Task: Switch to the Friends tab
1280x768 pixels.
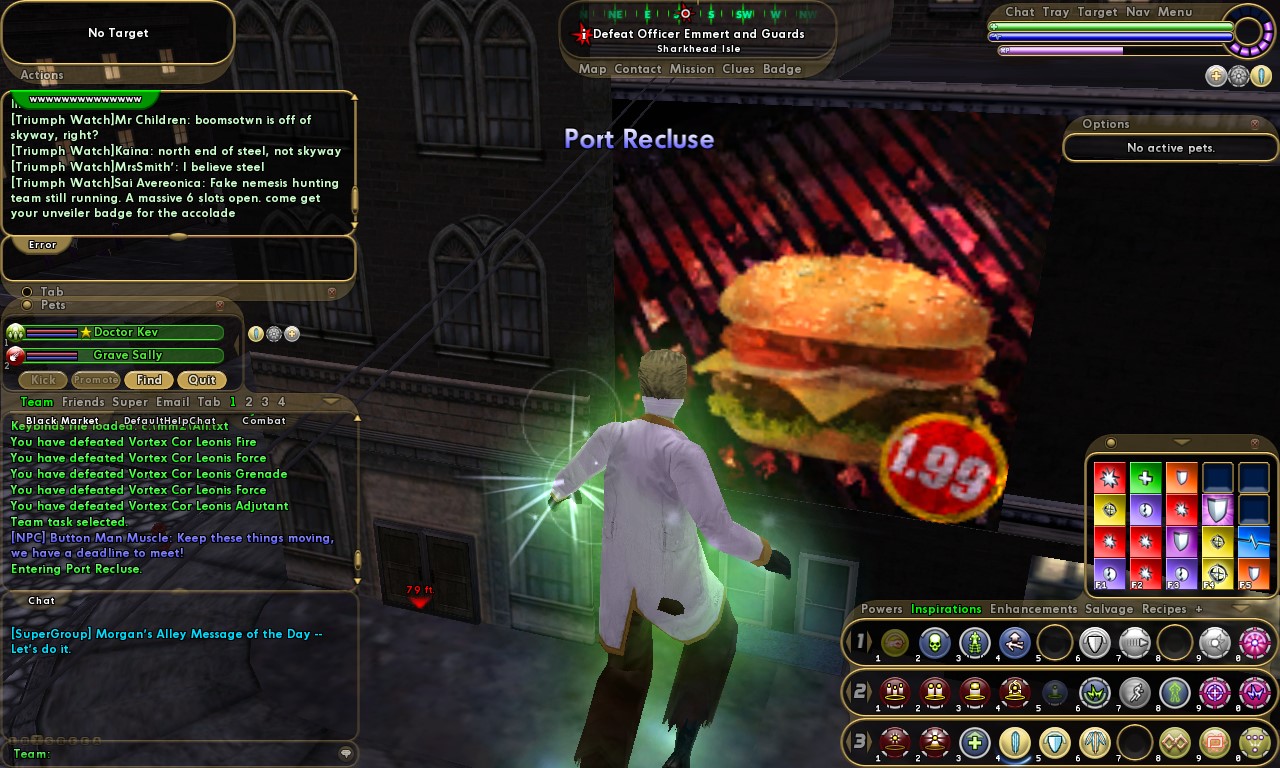Action: click(x=83, y=402)
